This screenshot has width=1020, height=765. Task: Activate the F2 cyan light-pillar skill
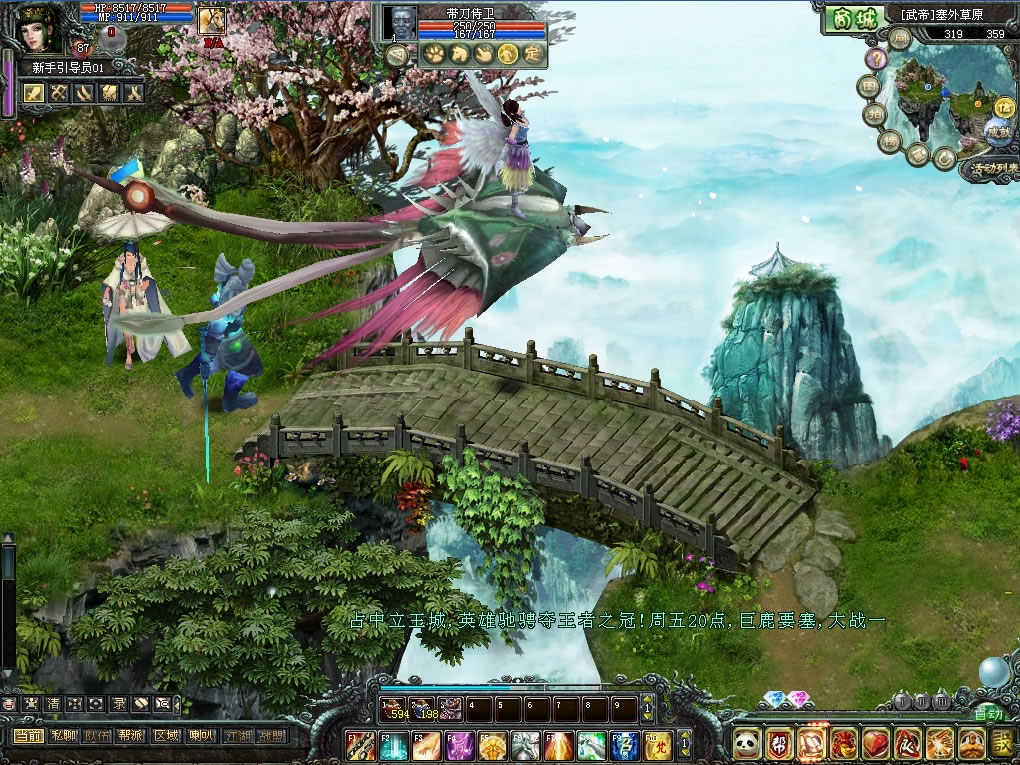point(394,744)
